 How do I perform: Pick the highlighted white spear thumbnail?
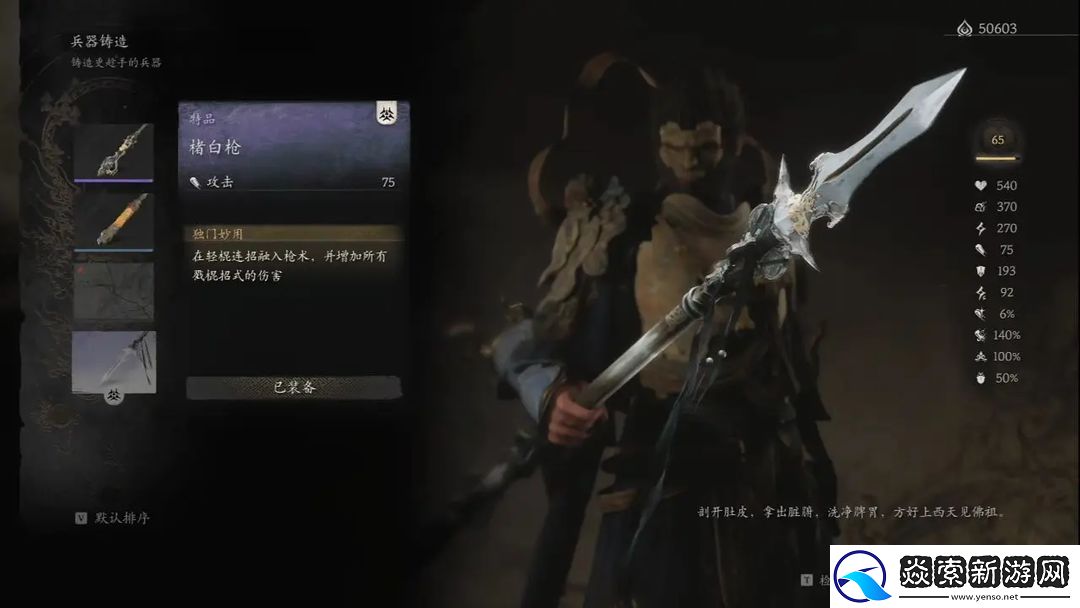click(113, 359)
